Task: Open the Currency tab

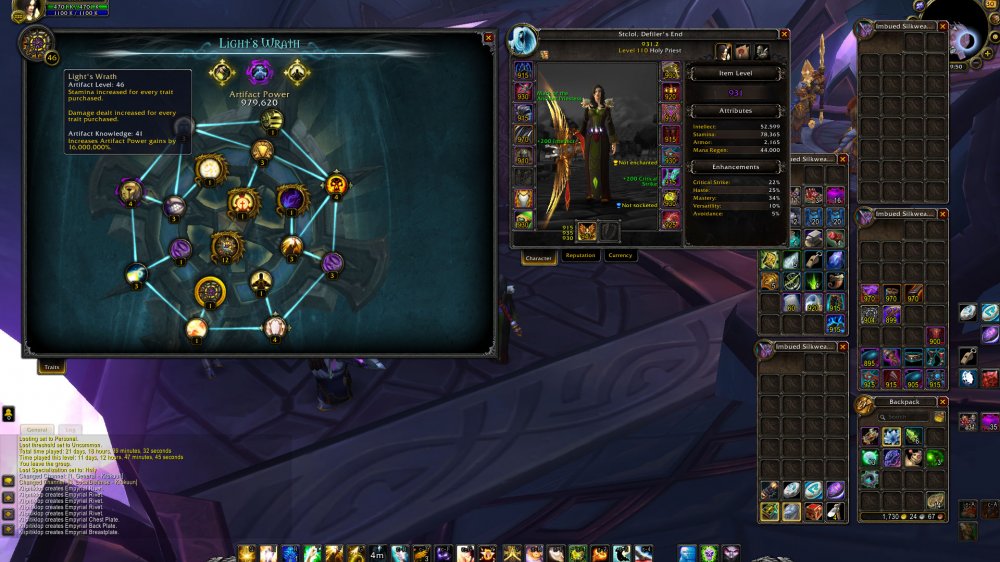Action: point(620,256)
